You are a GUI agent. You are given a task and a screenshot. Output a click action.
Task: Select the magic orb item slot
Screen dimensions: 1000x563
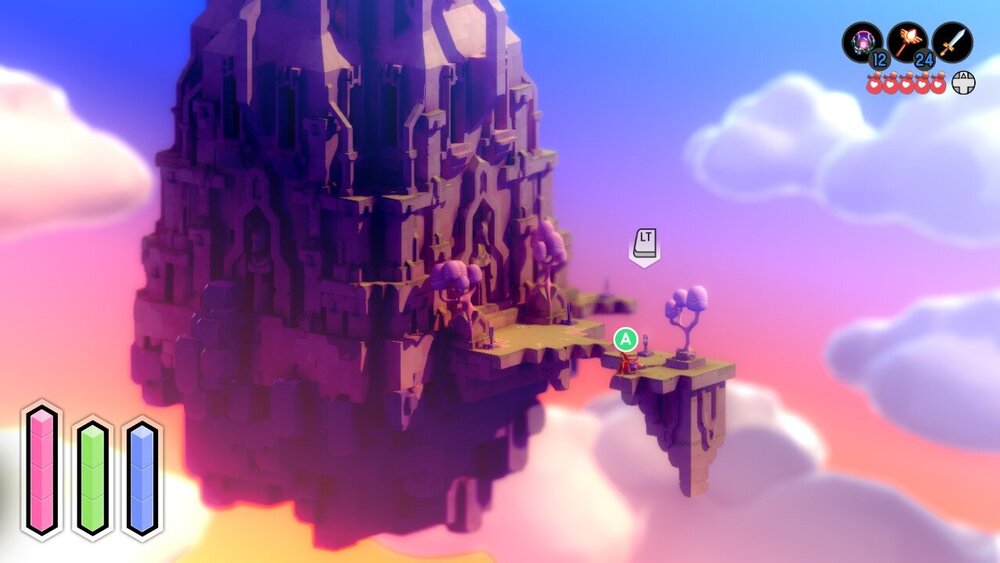[x=862, y=43]
